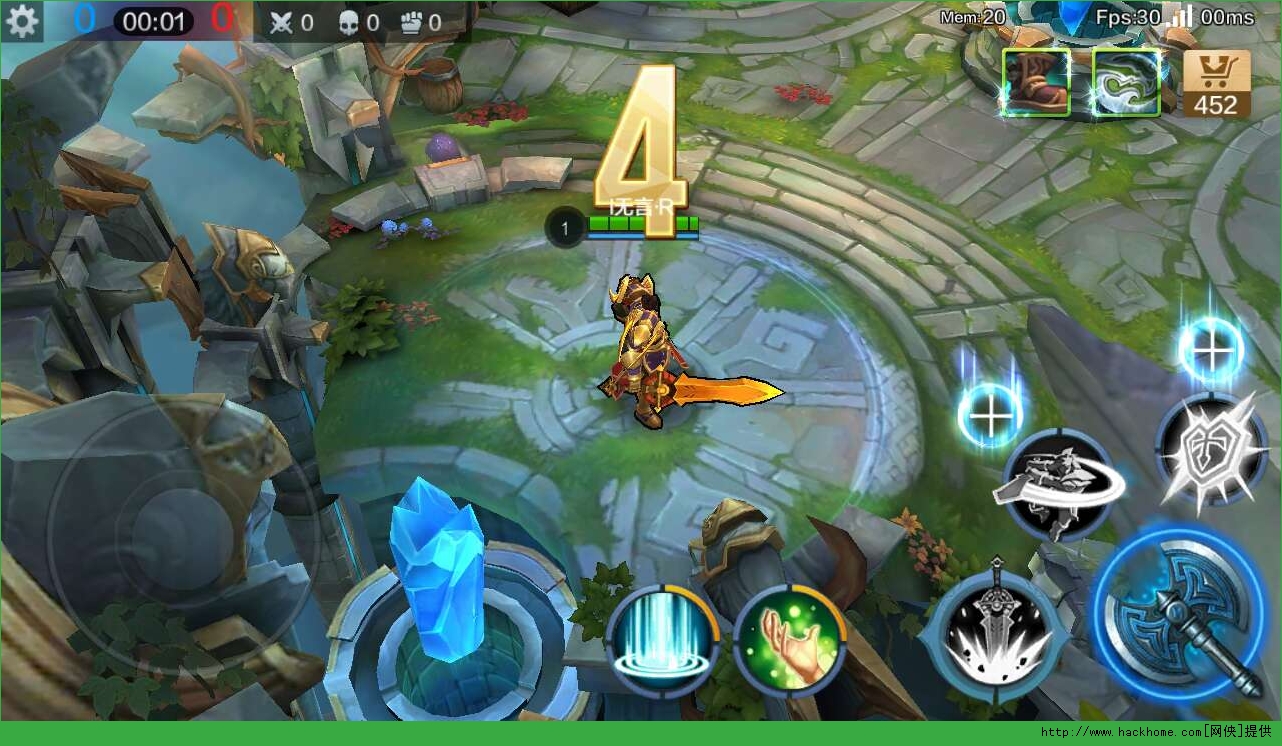Viewport: 1282px width, 746px height.
Task: Upgrade the shield burst skill
Action: tap(1210, 350)
